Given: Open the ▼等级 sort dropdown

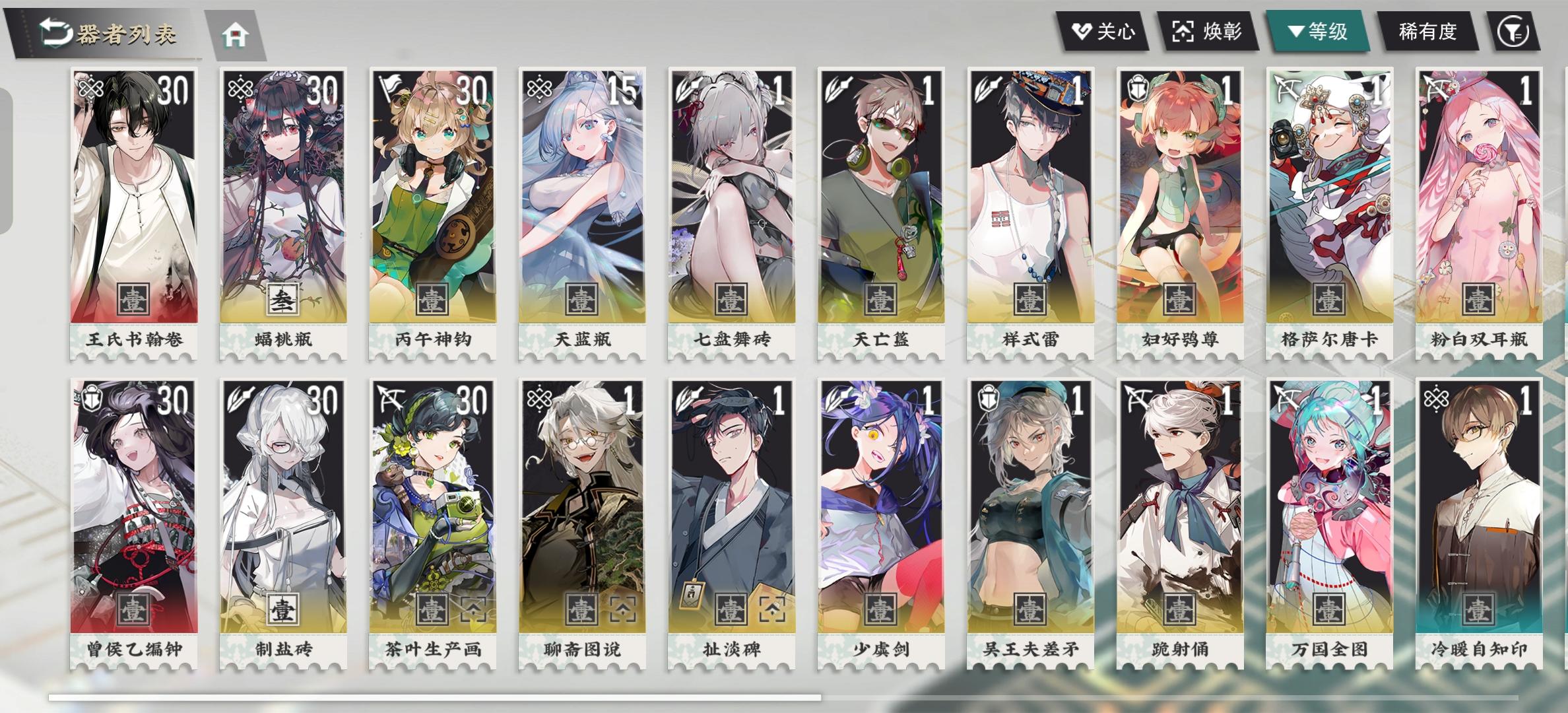Looking at the screenshot, I should (x=1317, y=30).
